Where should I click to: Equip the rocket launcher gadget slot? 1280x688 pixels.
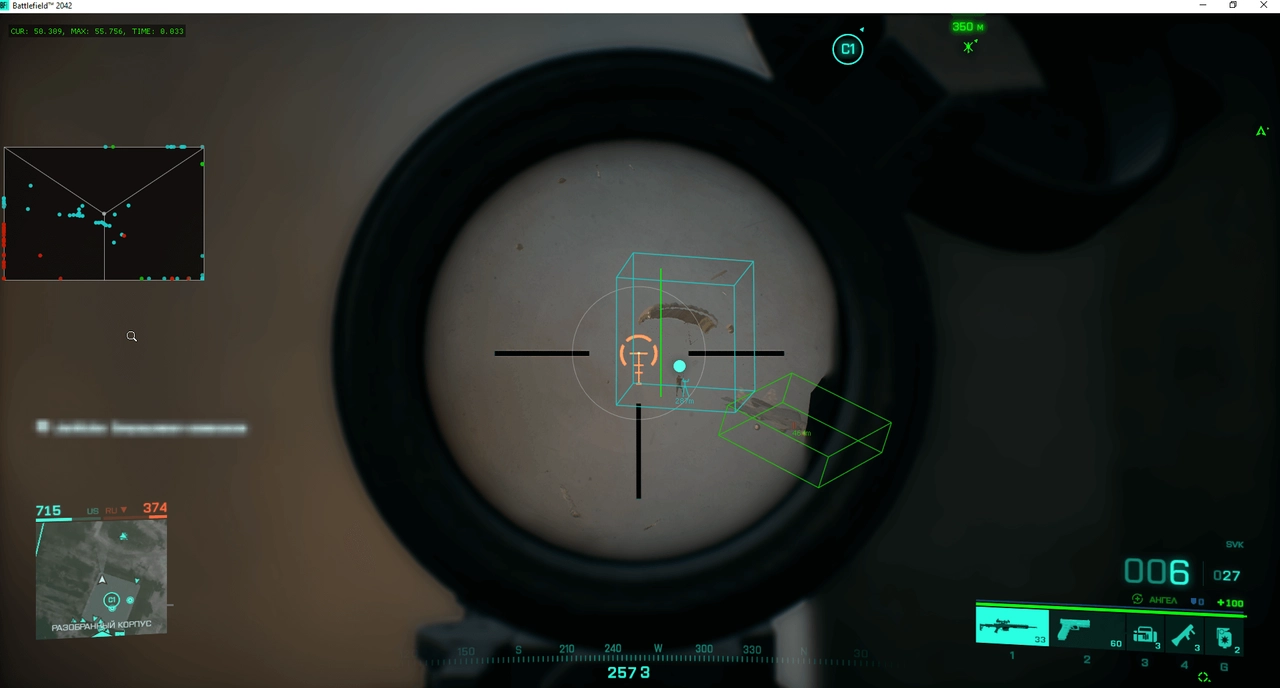coord(1185,635)
